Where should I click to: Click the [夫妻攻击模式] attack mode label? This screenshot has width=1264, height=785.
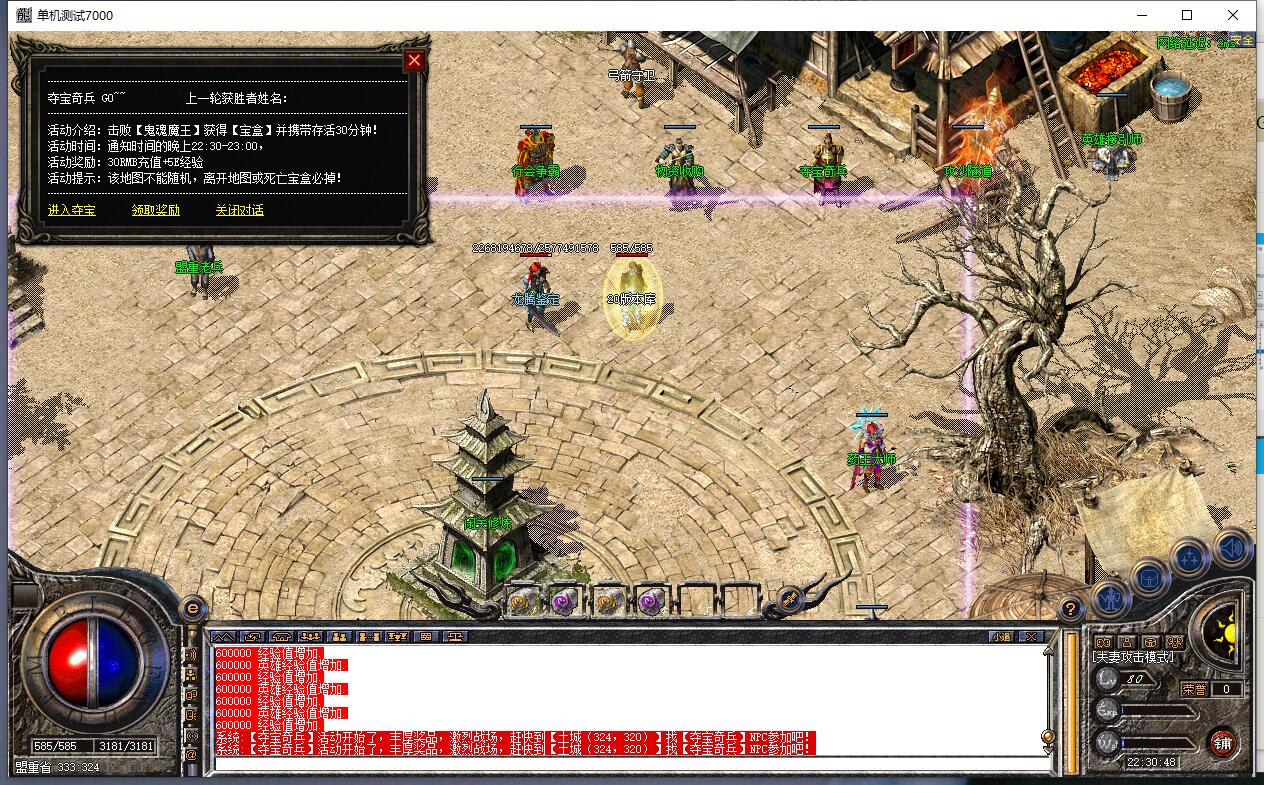coord(1133,657)
